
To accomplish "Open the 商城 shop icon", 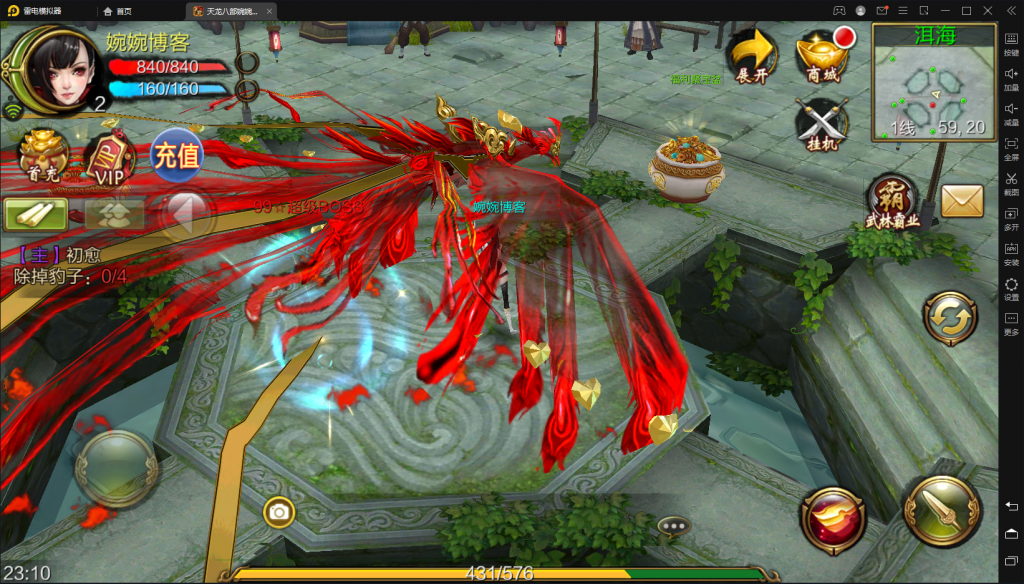I will 822,56.
